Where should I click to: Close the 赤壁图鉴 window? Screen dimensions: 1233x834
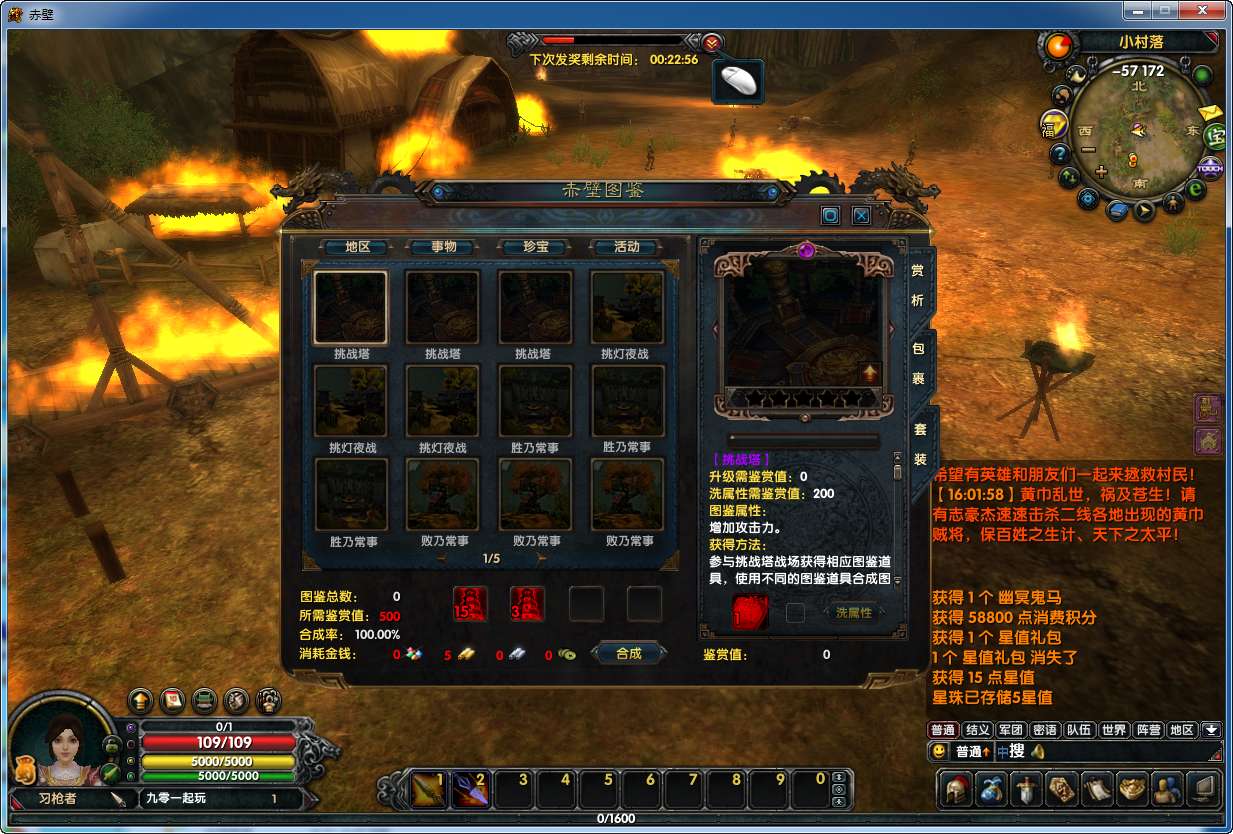[860, 215]
